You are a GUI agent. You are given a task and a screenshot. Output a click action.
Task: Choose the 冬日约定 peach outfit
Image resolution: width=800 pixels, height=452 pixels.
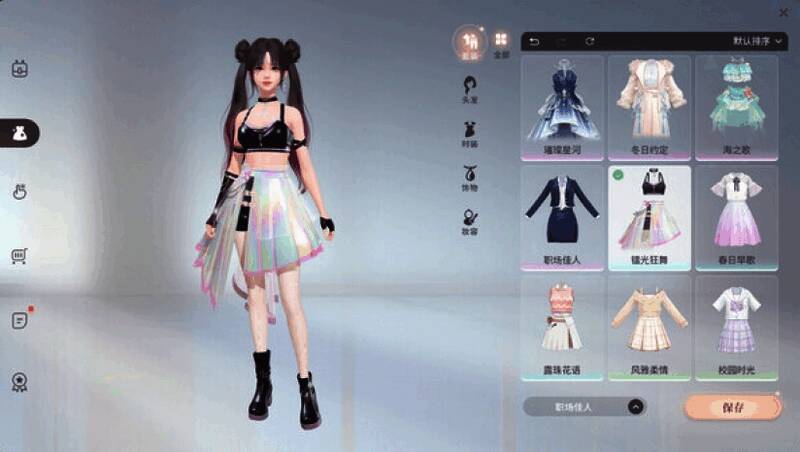tap(649, 107)
